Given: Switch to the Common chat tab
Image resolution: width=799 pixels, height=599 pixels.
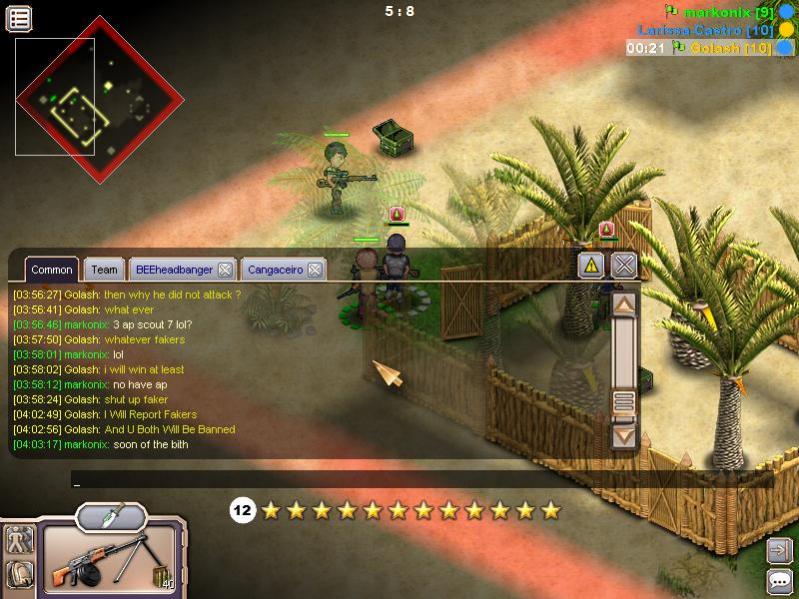Looking at the screenshot, I should (x=51, y=269).
